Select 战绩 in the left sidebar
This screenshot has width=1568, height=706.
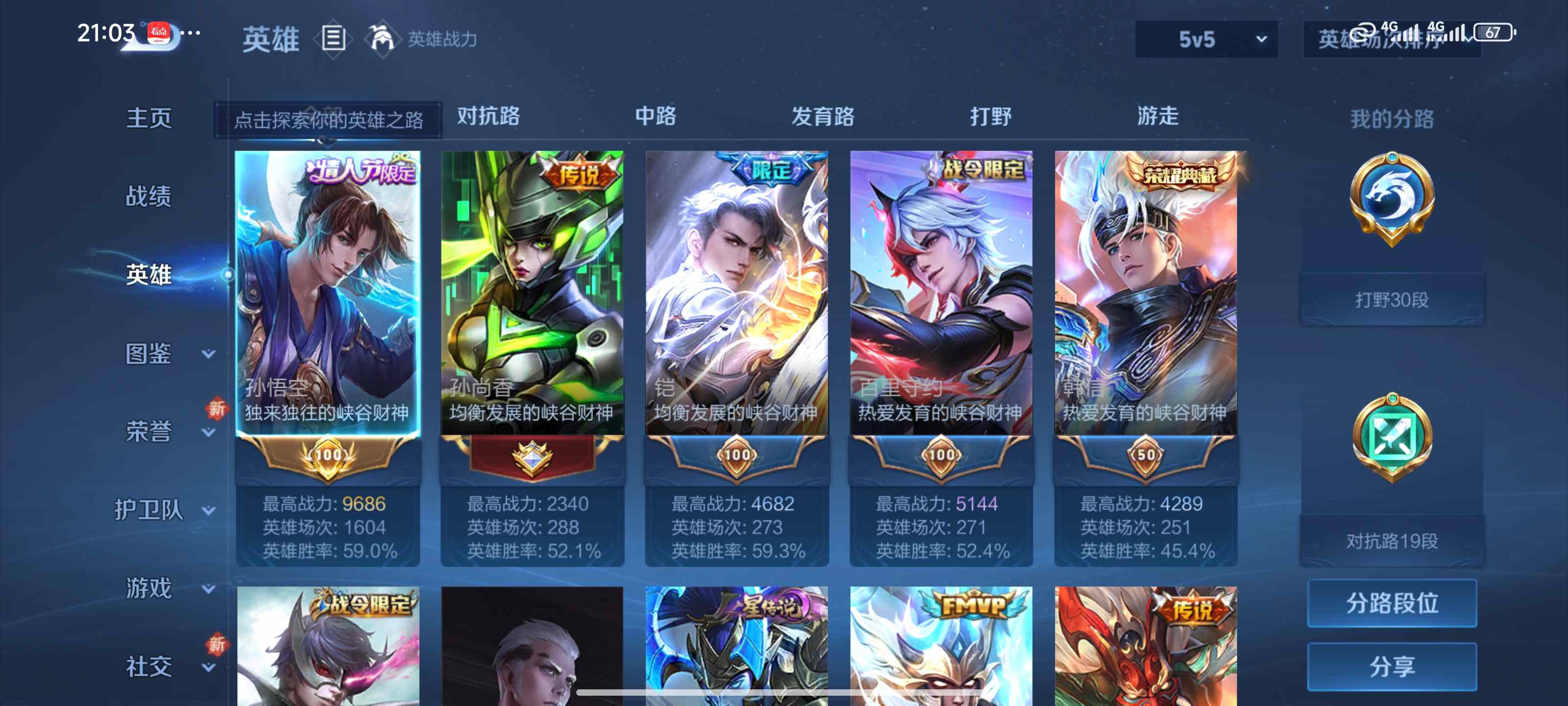coord(149,196)
